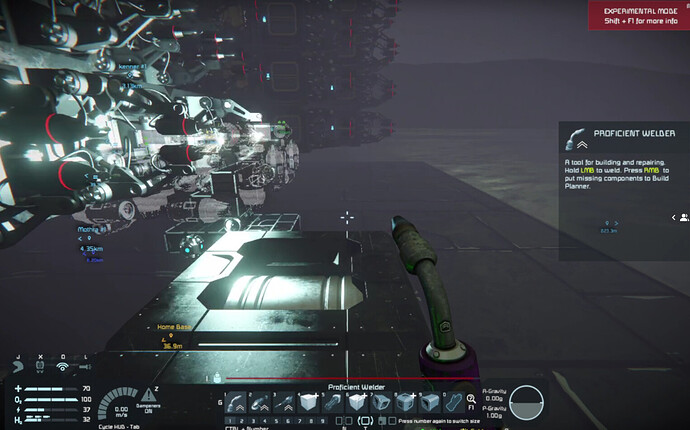Image resolution: width=690 pixels, height=430 pixels.
Task: Toggle the jetpack icon
Action: pos(40,366)
